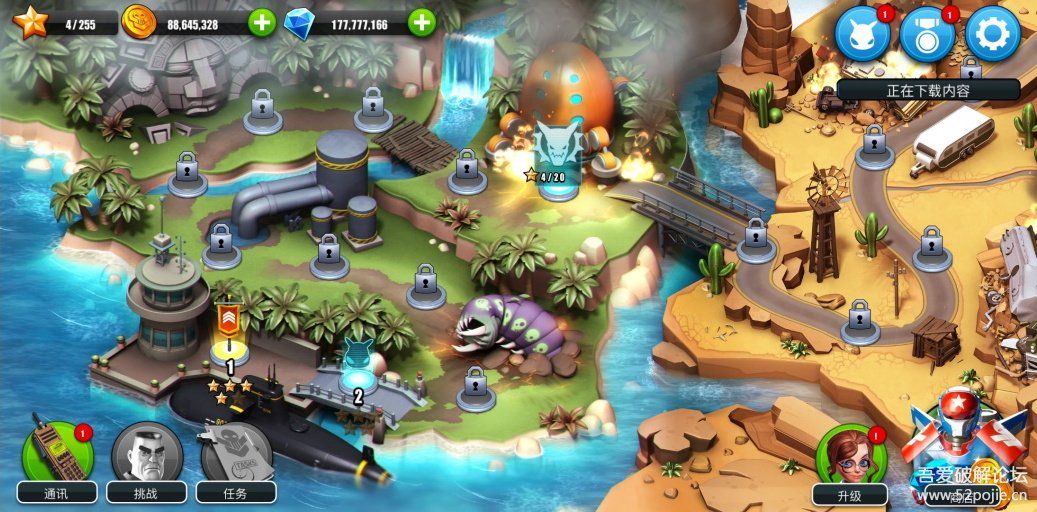Add more gold coins with the plus button
1037x512 pixels.
(262, 22)
